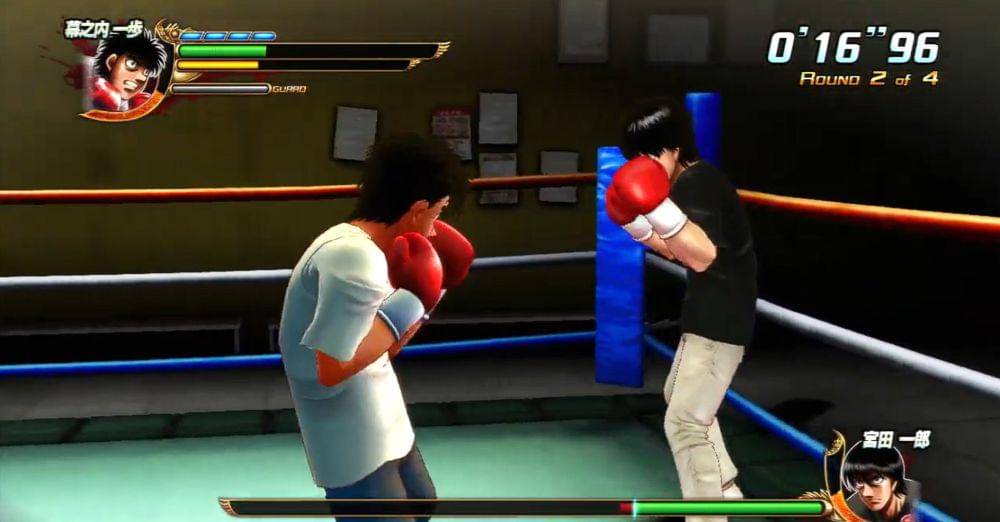
Task: Click Ippo's player portrait
Action: pos(127,75)
